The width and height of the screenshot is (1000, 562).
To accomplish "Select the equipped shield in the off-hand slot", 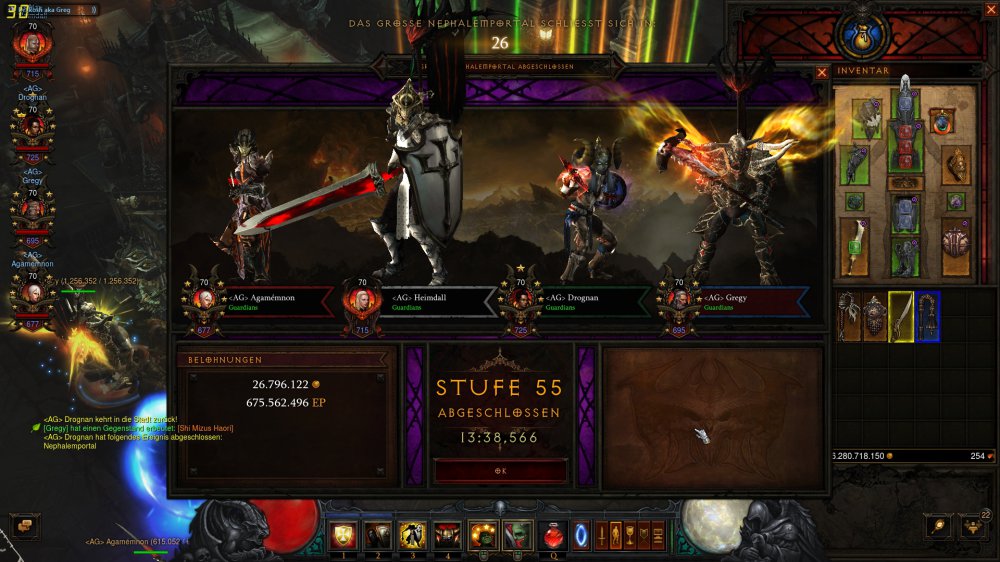I will click(956, 244).
